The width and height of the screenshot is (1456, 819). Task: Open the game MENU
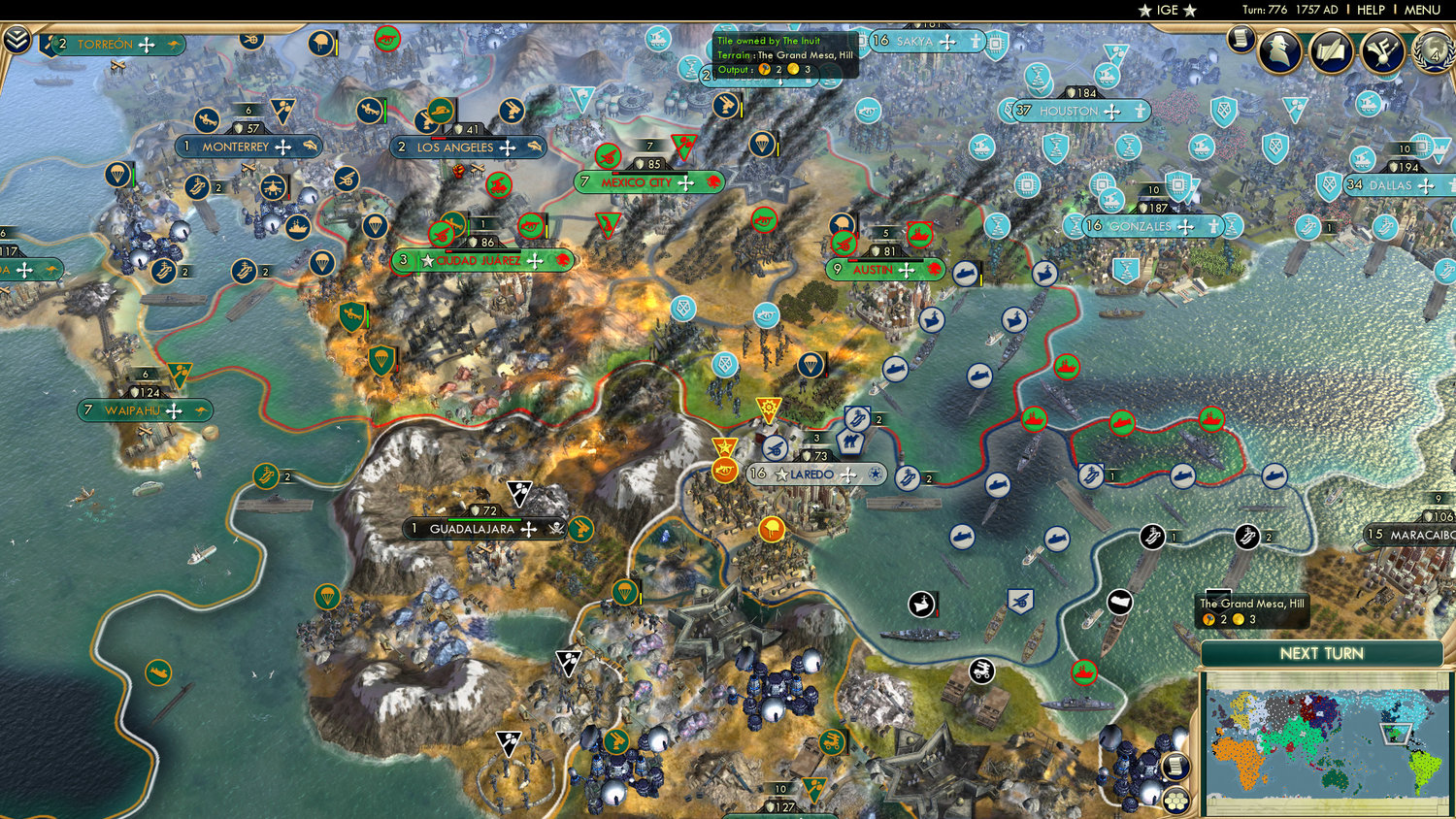tap(1423, 10)
